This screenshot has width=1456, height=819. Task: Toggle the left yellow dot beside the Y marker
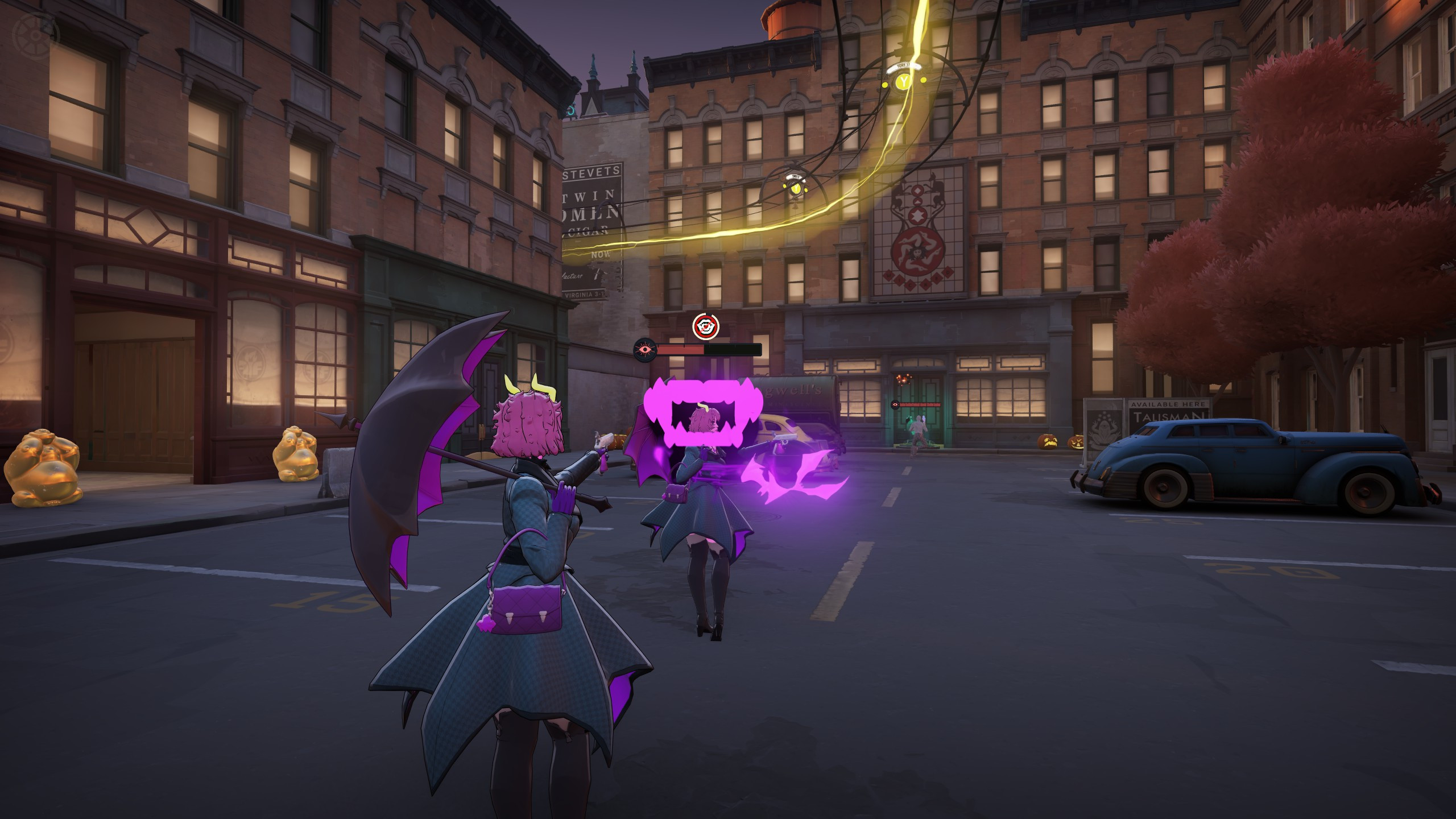(x=884, y=85)
